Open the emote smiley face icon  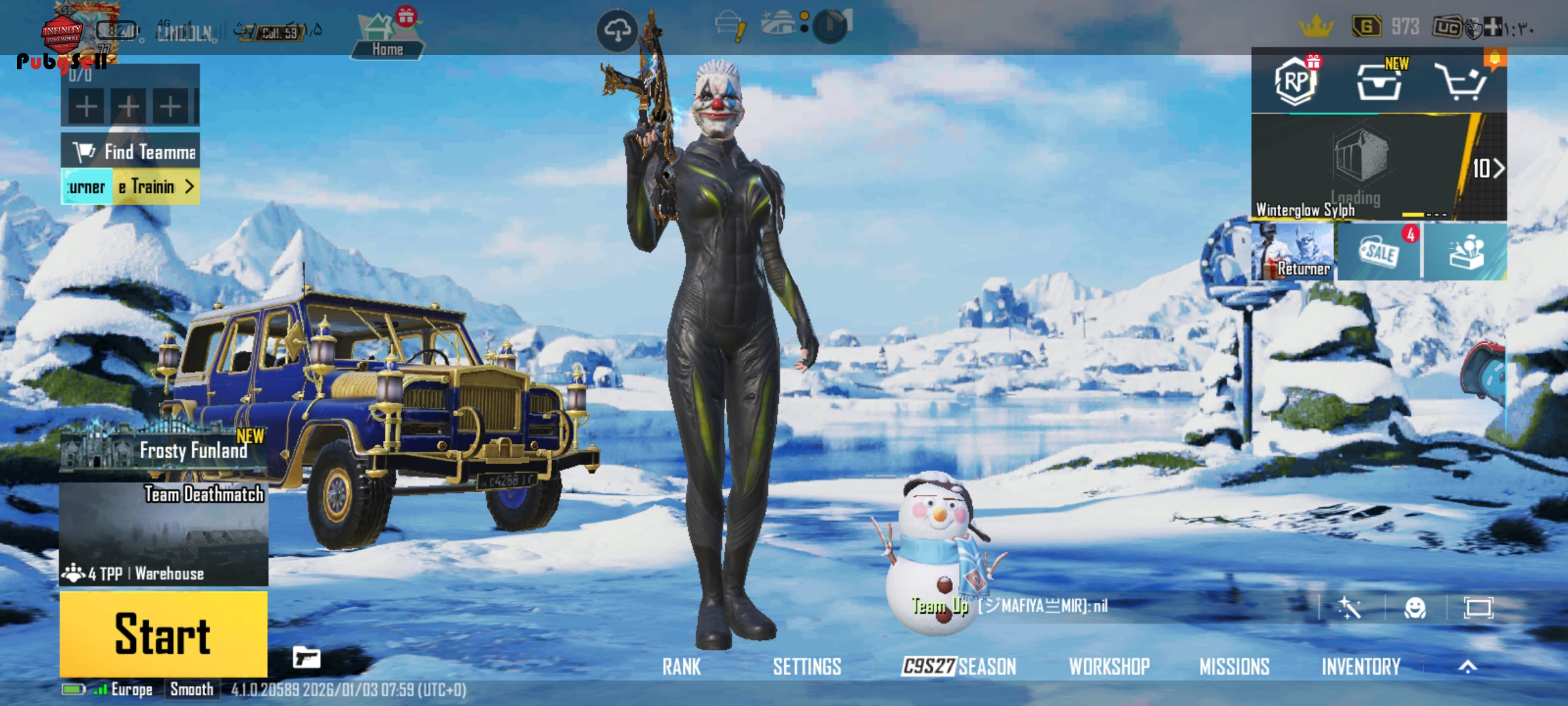(x=1414, y=608)
